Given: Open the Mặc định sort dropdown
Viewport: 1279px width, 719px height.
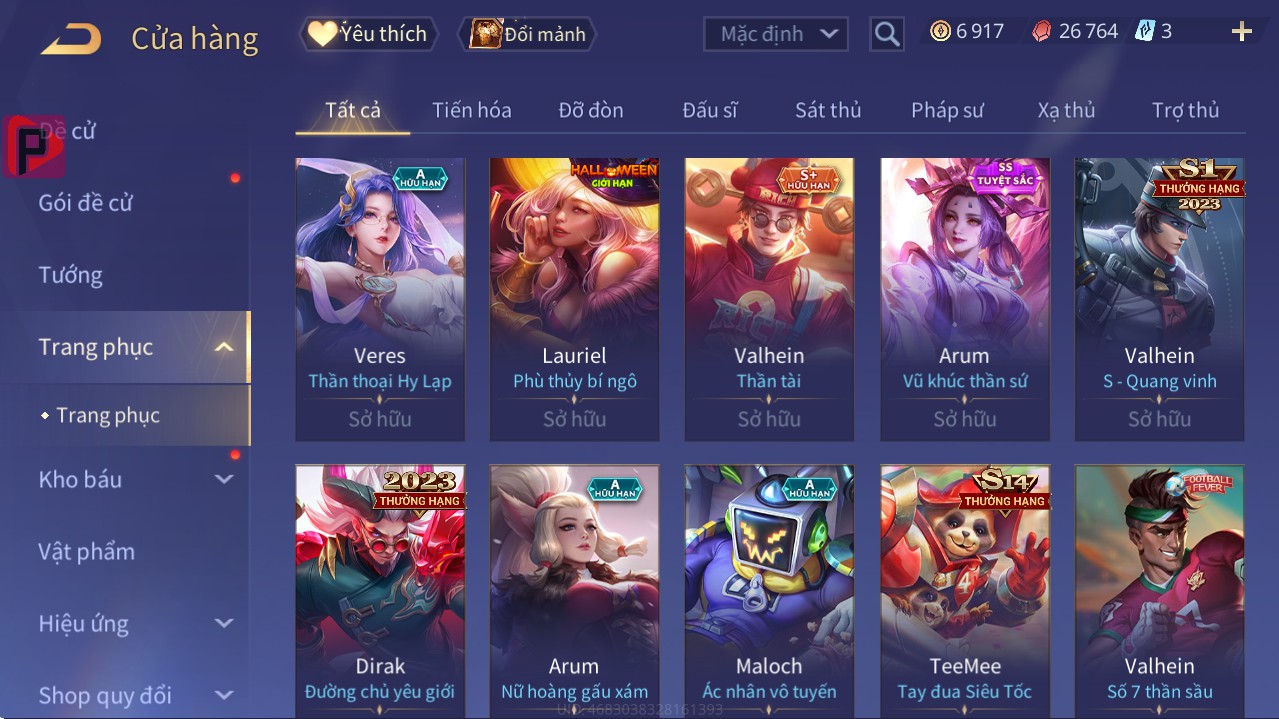Looking at the screenshot, I should tap(775, 34).
